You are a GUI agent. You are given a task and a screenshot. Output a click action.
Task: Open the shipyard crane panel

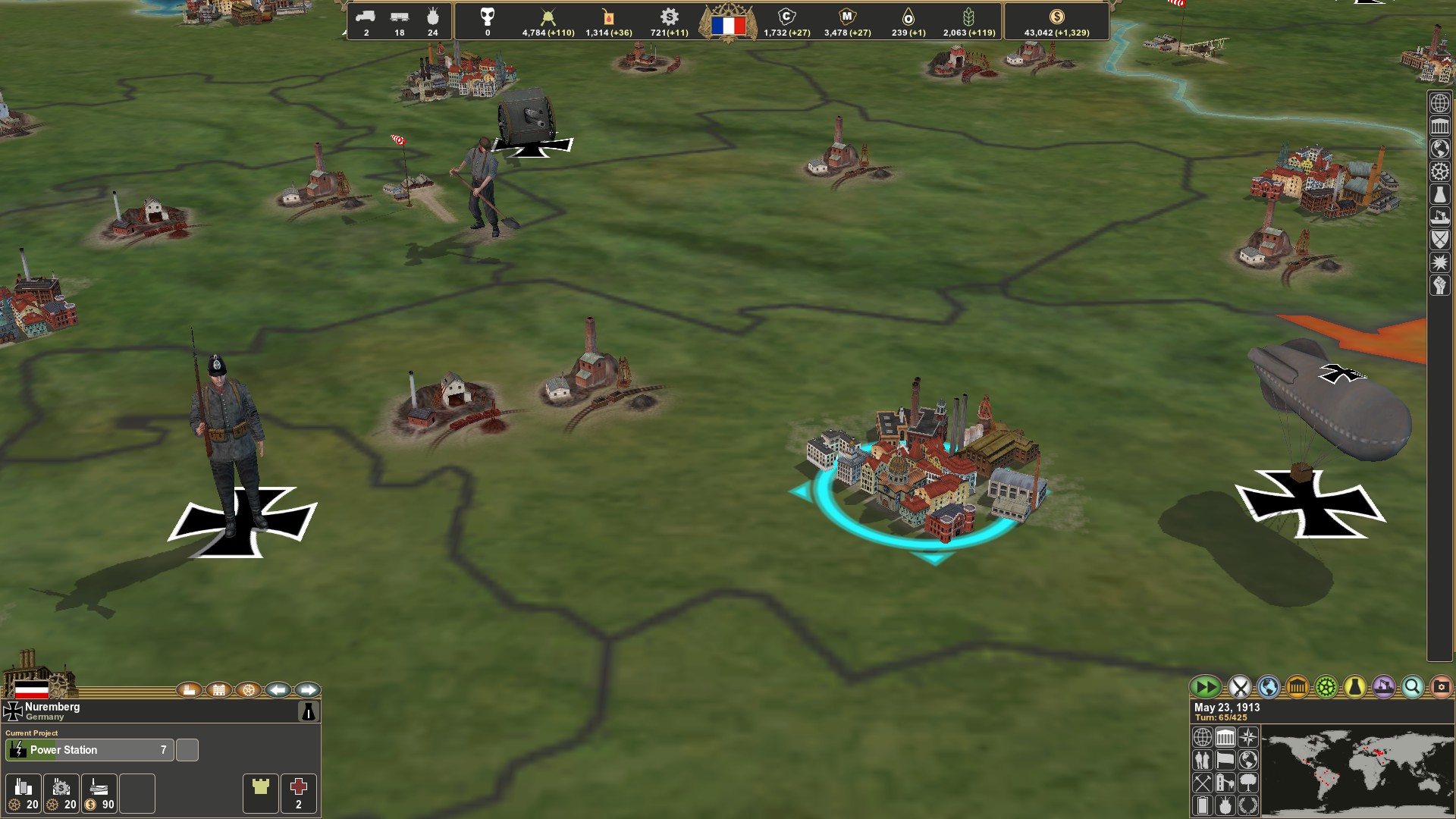click(1382, 687)
